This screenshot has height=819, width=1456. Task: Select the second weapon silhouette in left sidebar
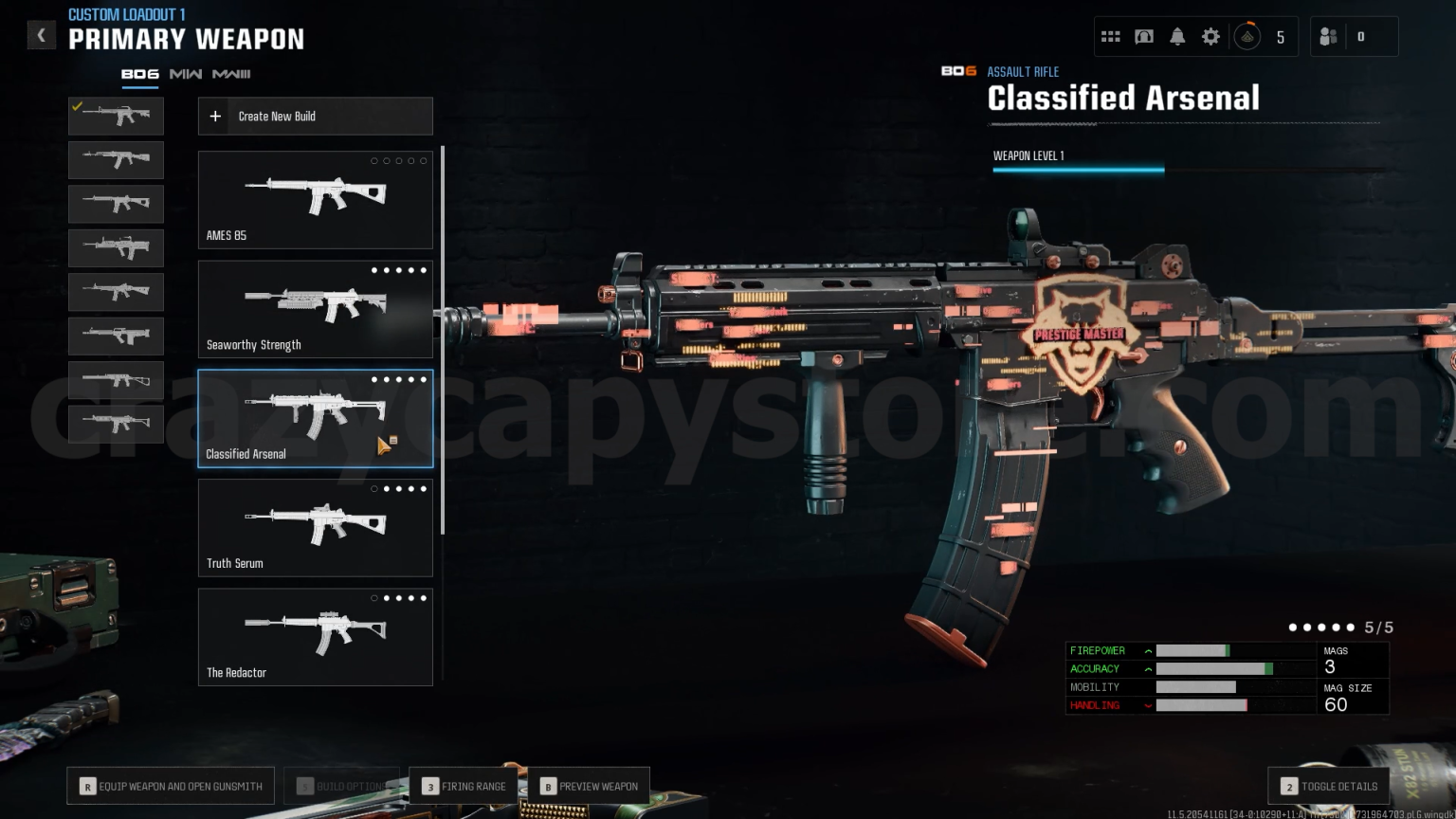(x=116, y=159)
